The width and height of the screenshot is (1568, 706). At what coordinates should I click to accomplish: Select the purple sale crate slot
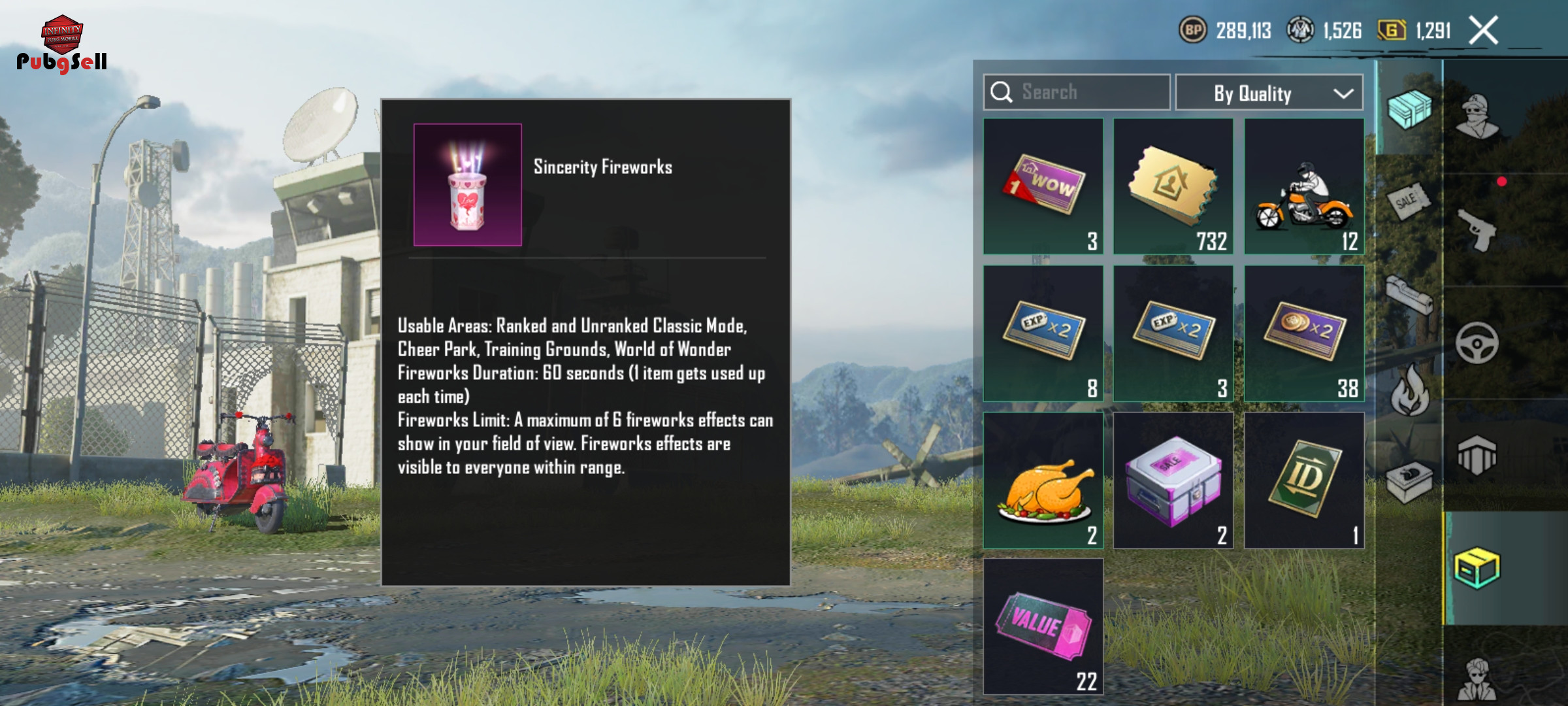[1173, 480]
